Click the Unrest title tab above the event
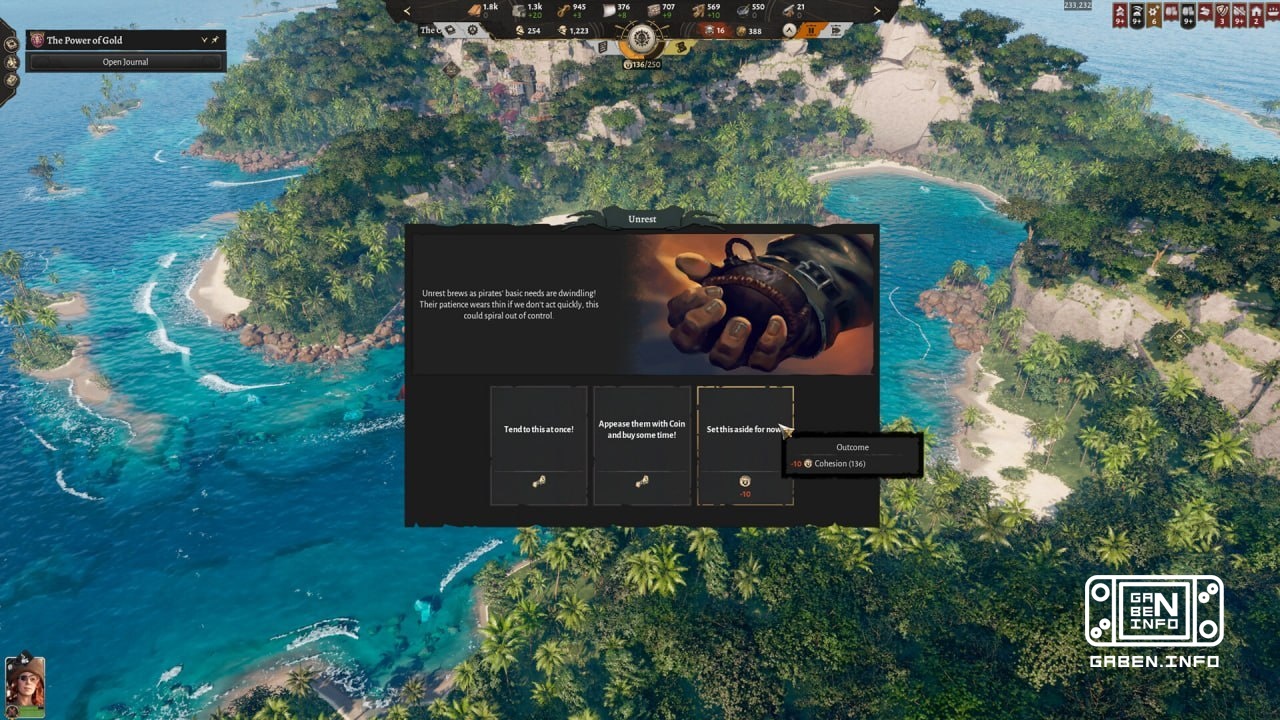 pos(641,219)
